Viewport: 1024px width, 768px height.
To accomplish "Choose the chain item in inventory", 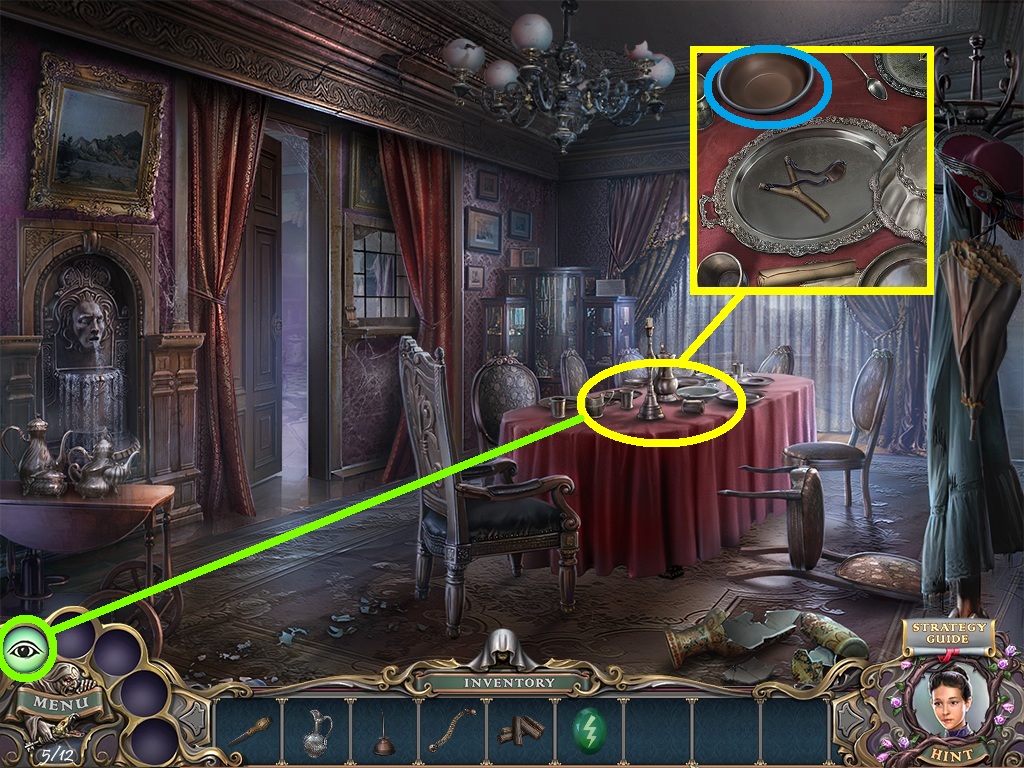I will coord(451,730).
